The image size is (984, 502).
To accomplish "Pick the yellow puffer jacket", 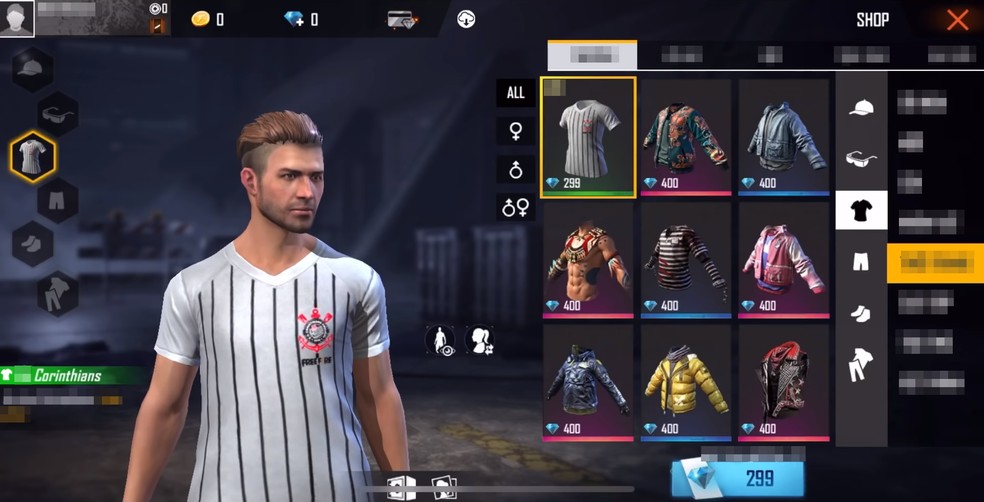I will (686, 382).
